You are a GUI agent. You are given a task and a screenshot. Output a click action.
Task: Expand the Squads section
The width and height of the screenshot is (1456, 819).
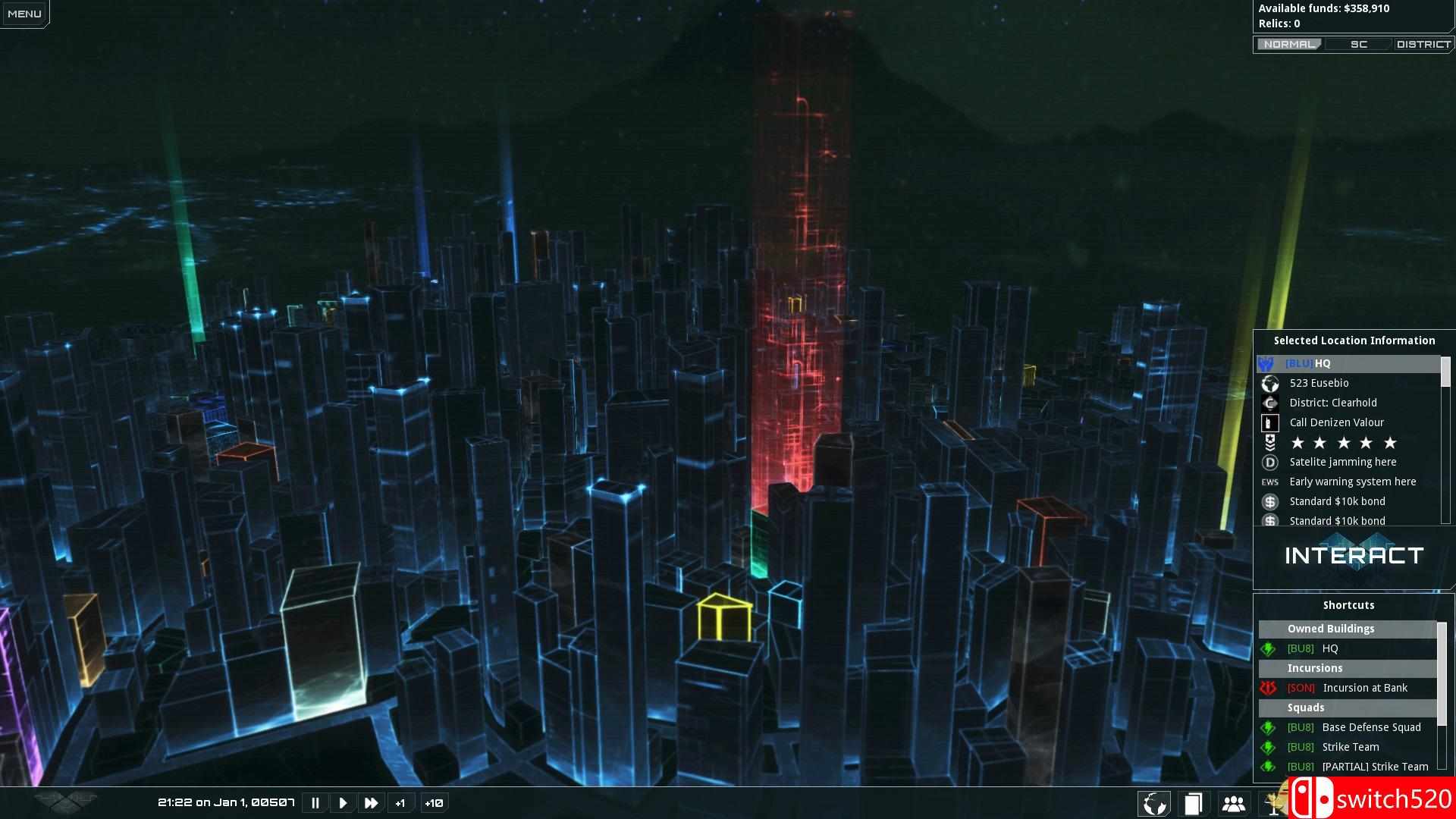(x=1307, y=708)
